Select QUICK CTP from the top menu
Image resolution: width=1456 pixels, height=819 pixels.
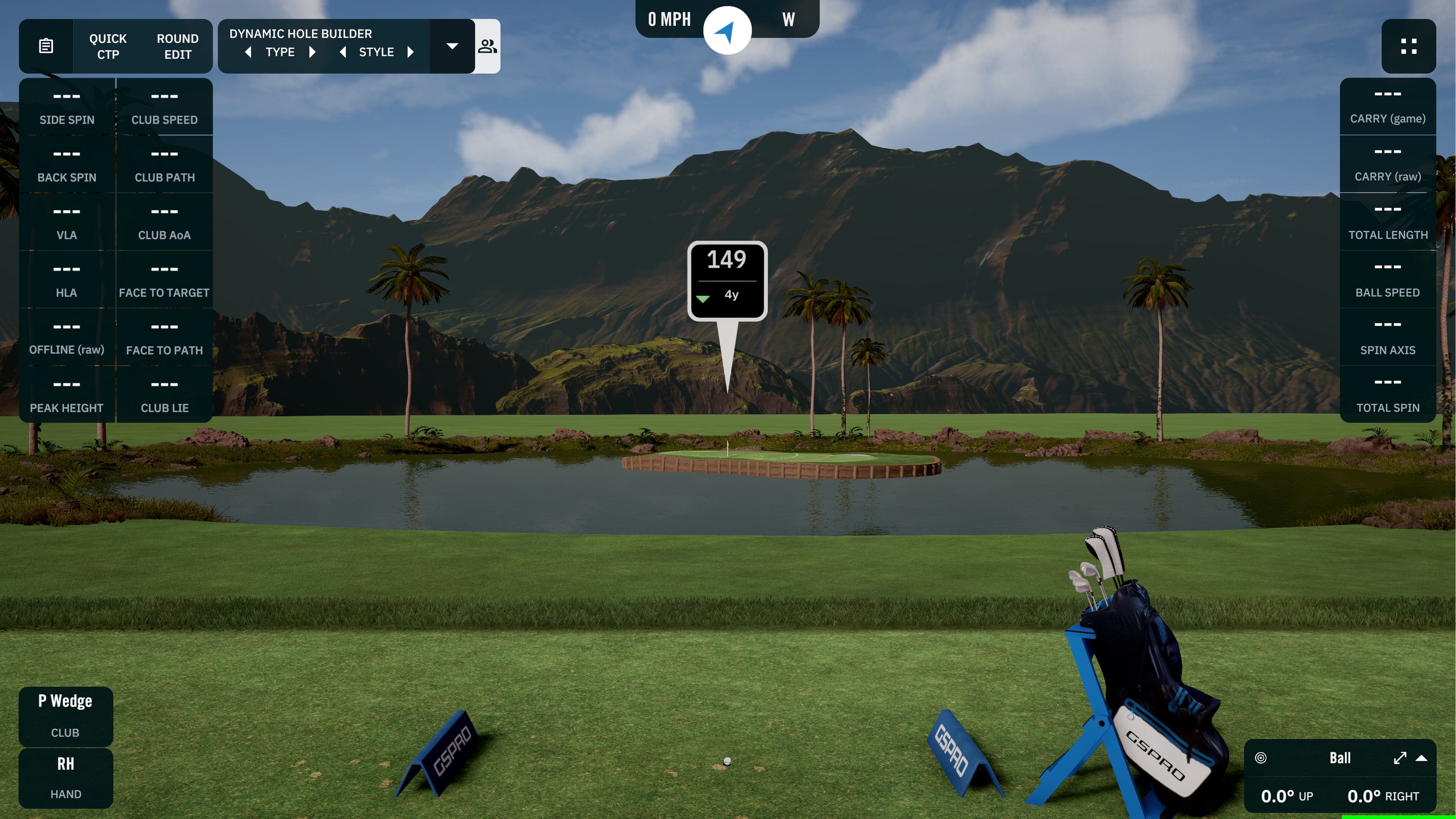(x=107, y=46)
